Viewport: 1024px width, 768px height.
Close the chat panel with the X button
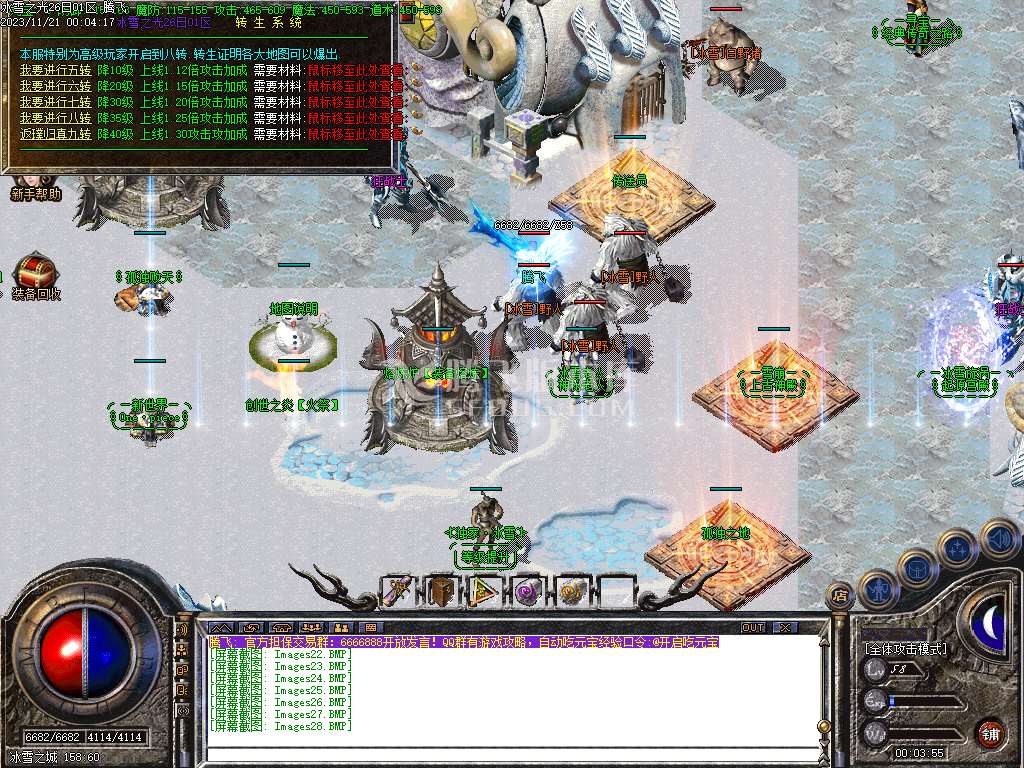pyautogui.click(x=785, y=627)
